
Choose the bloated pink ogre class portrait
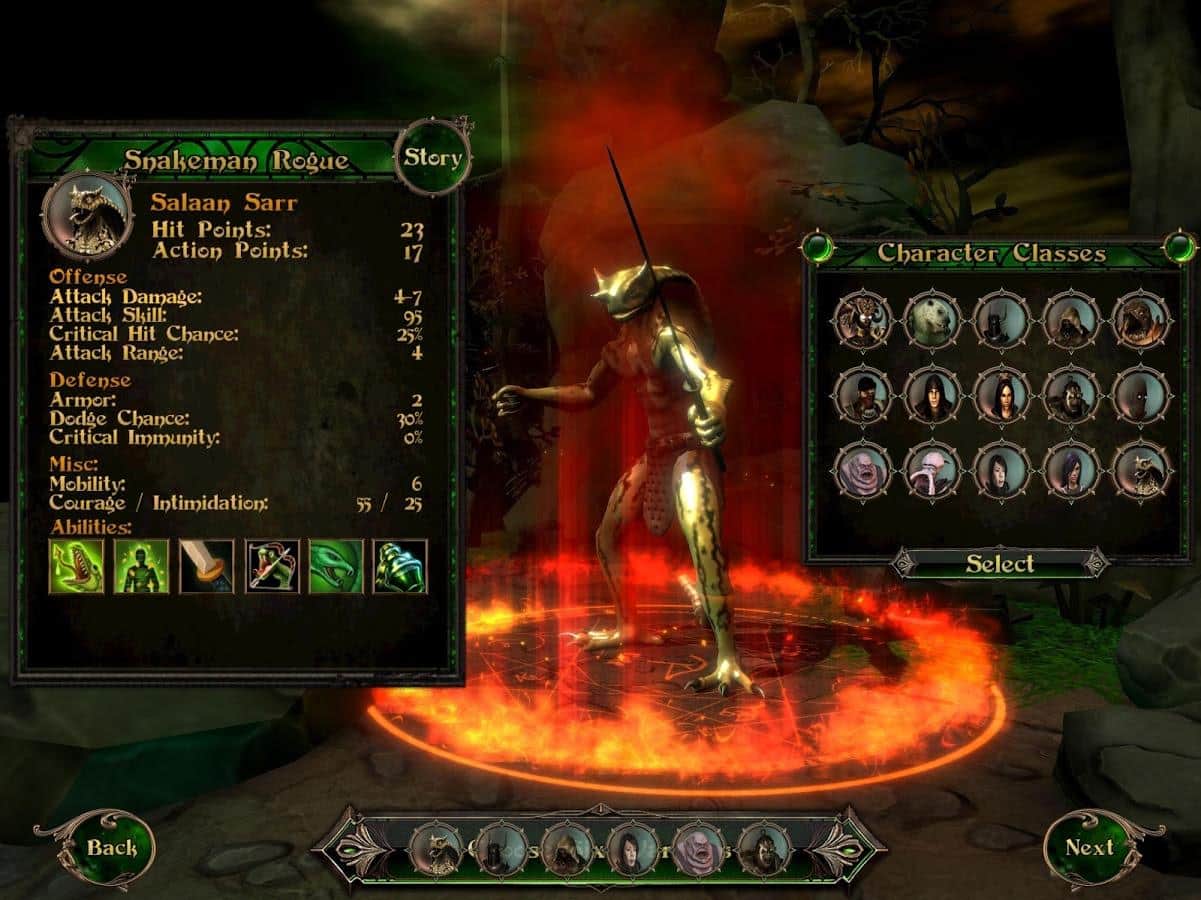pos(861,469)
